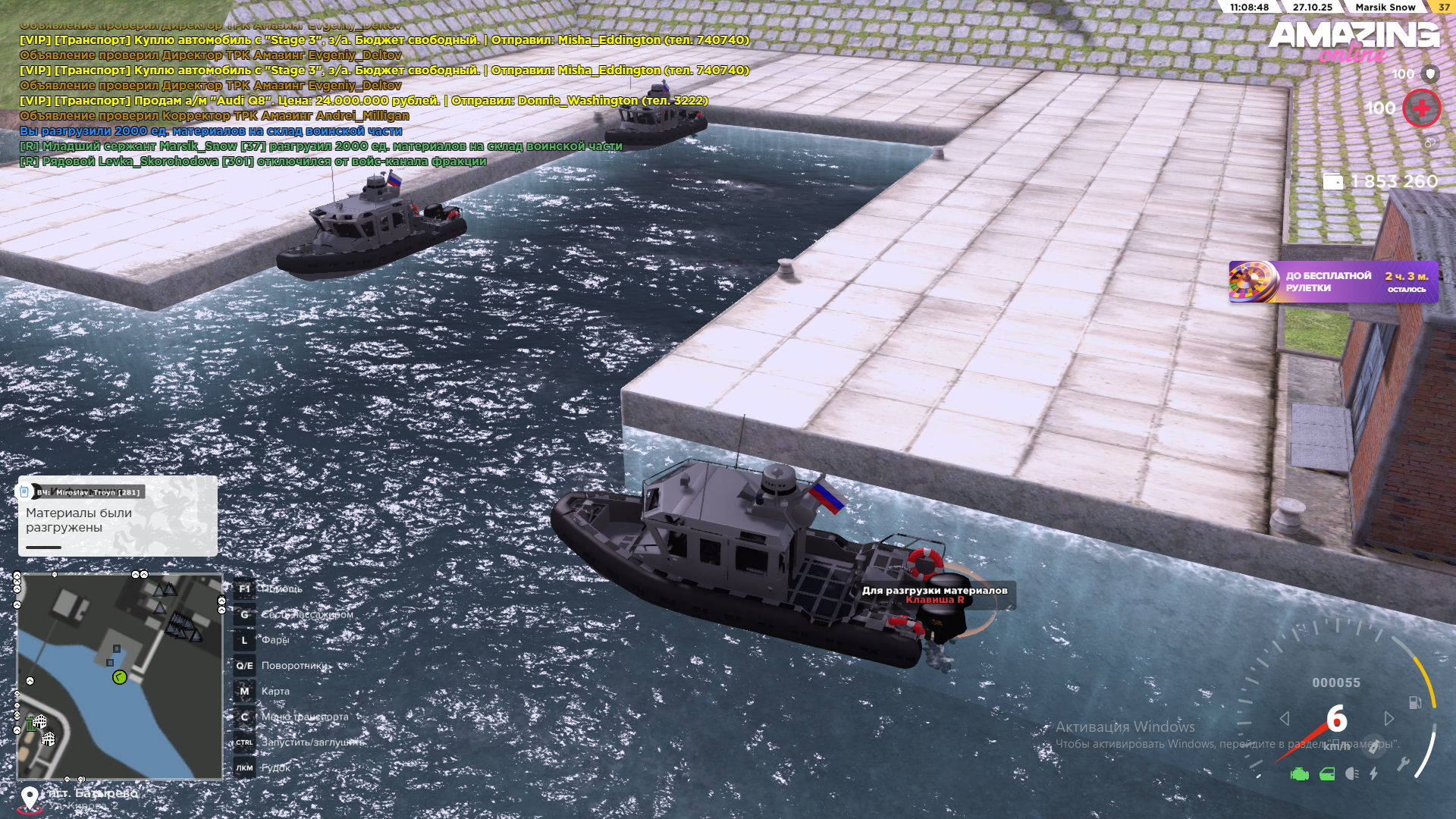Click the wrench repair indicator

coord(1404,764)
